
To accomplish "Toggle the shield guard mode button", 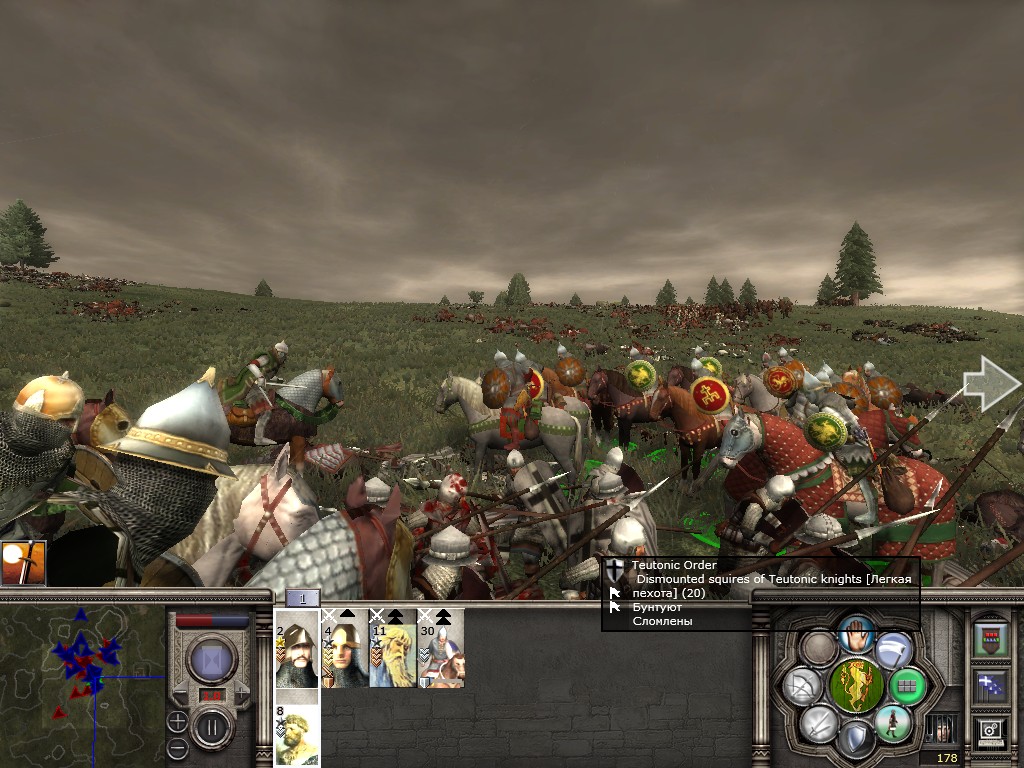I will coord(855,739).
